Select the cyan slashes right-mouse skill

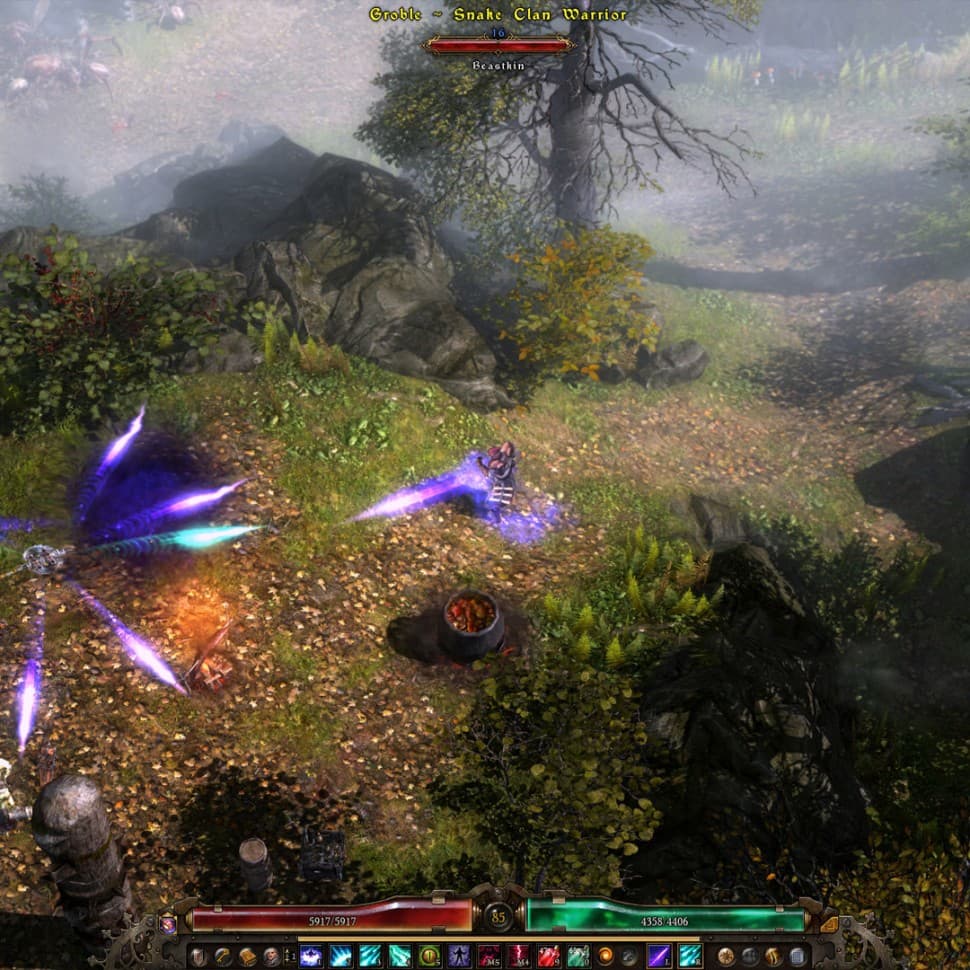tap(689, 957)
